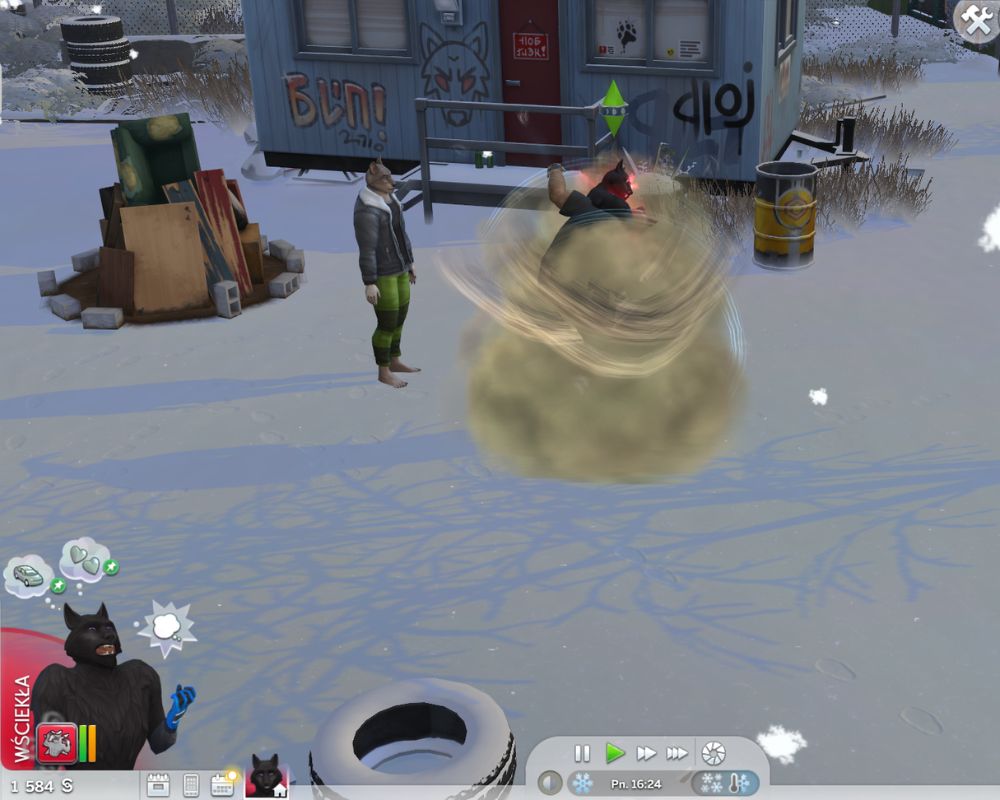Image resolution: width=1000 pixels, height=800 pixels.
Task: Switch to fast-forward speed
Action: point(646,753)
